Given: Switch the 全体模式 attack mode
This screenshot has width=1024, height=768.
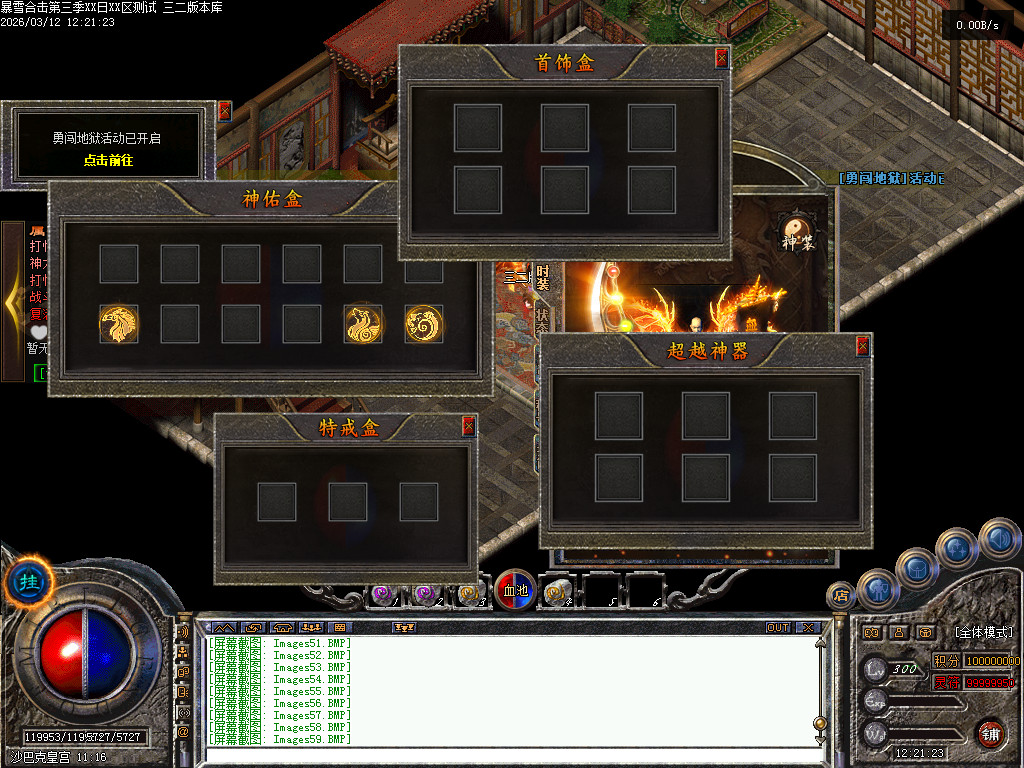Looking at the screenshot, I should coord(983,632).
